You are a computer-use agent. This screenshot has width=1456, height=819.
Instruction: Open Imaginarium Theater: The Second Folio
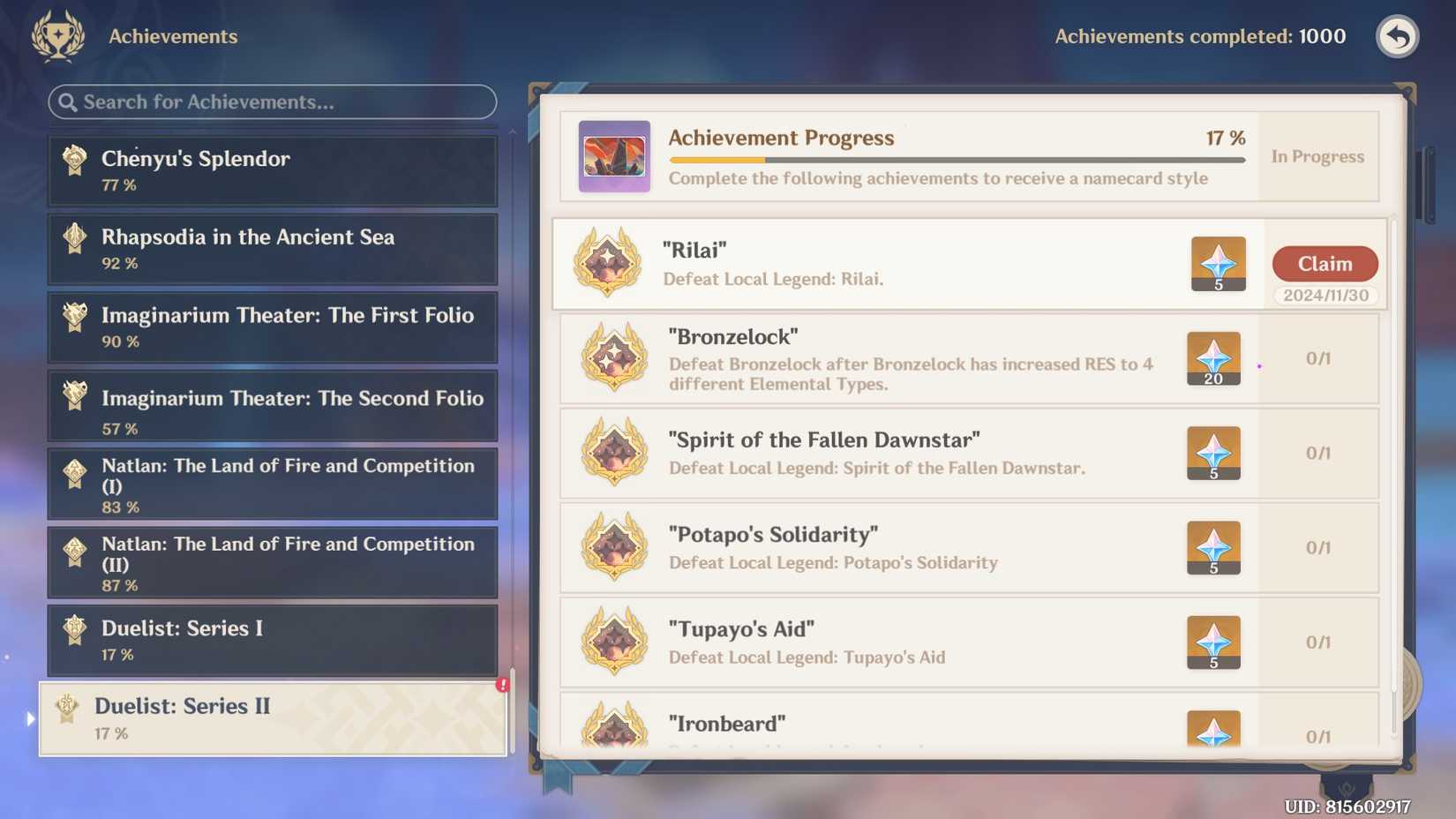click(x=272, y=406)
